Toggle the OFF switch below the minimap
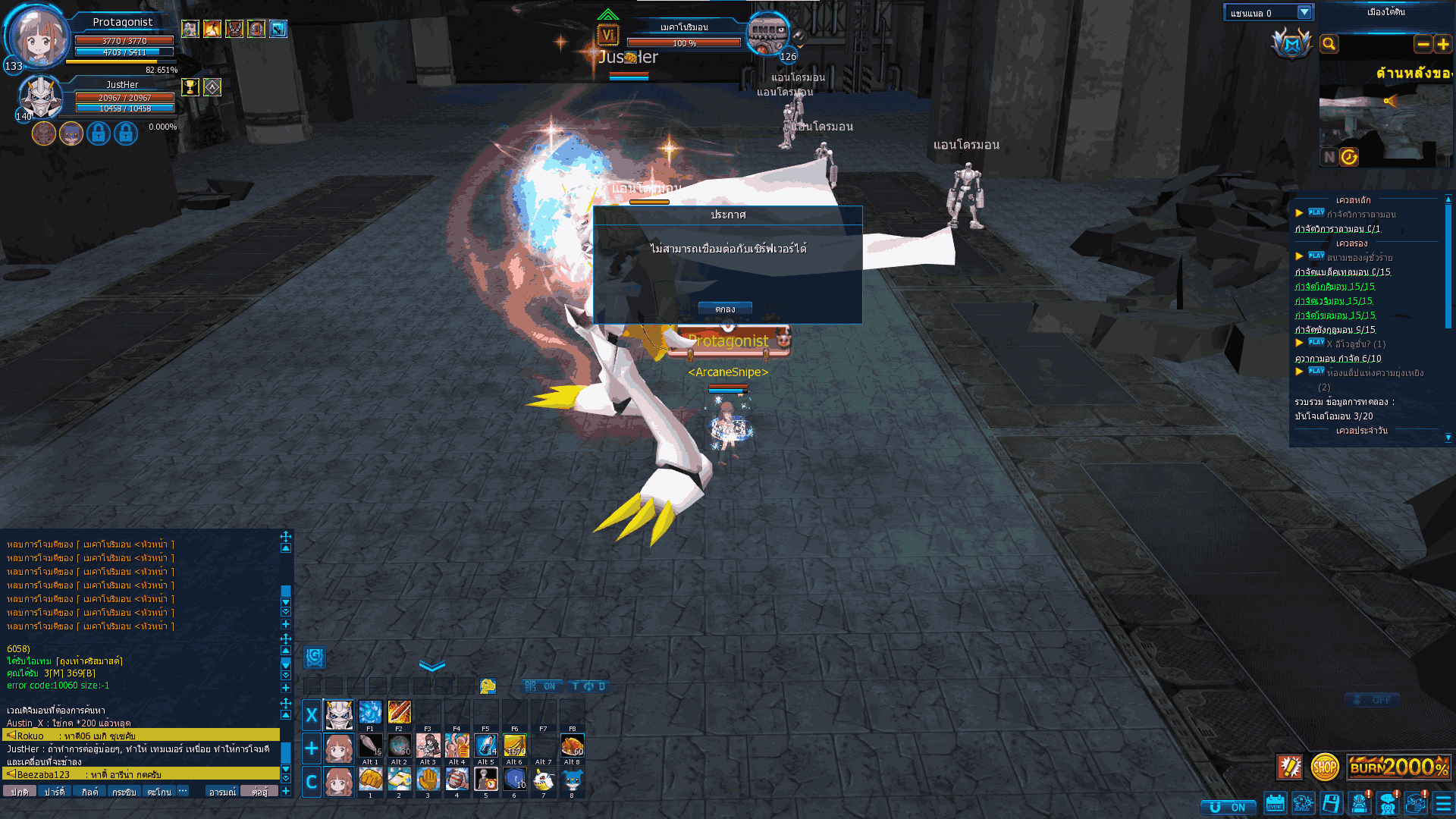Image resolution: width=1456 pixels, height=819 pixels. [x=1373, y=700]
